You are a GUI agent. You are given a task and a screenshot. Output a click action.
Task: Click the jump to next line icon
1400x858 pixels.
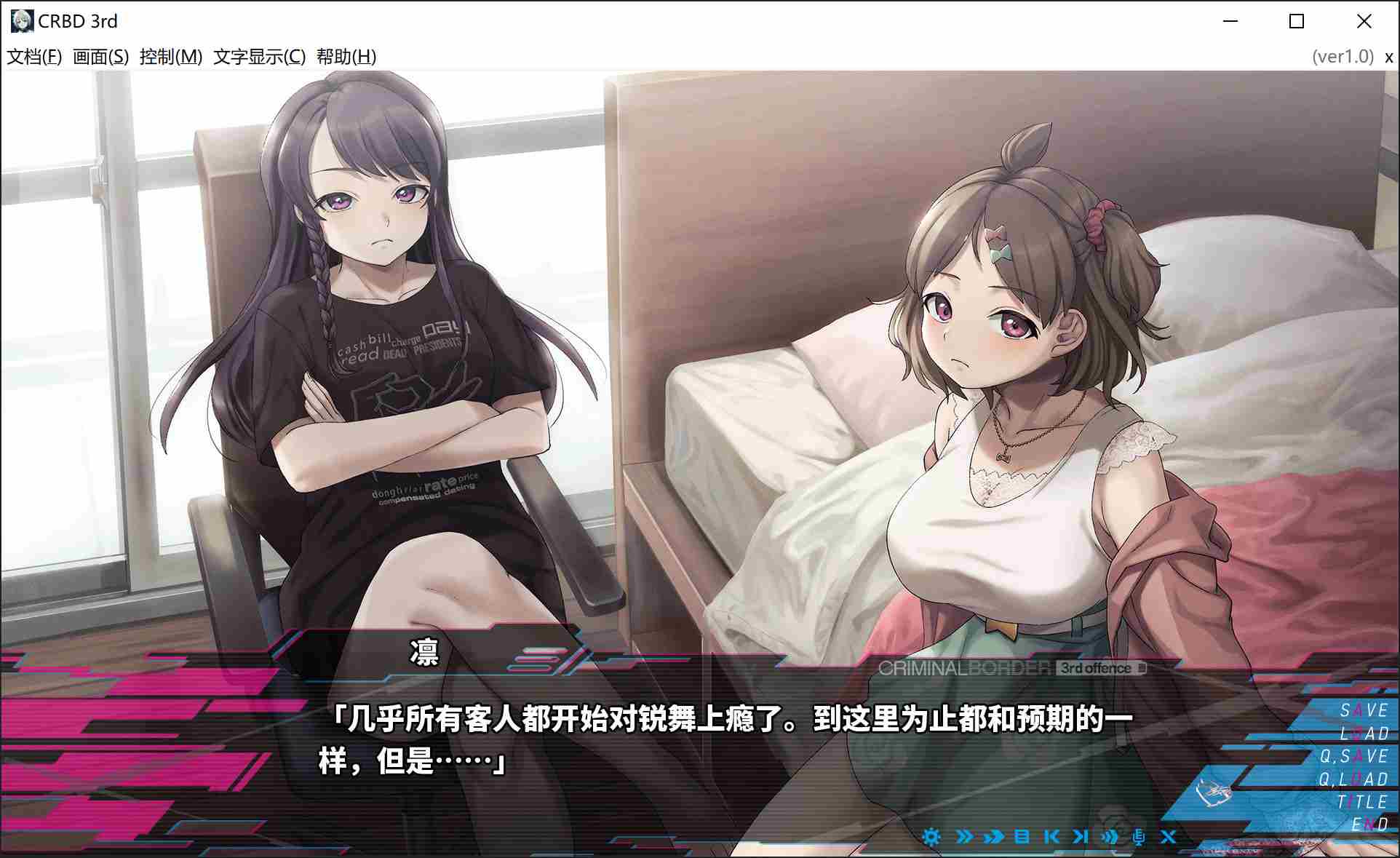click(x=1081, y=837)
